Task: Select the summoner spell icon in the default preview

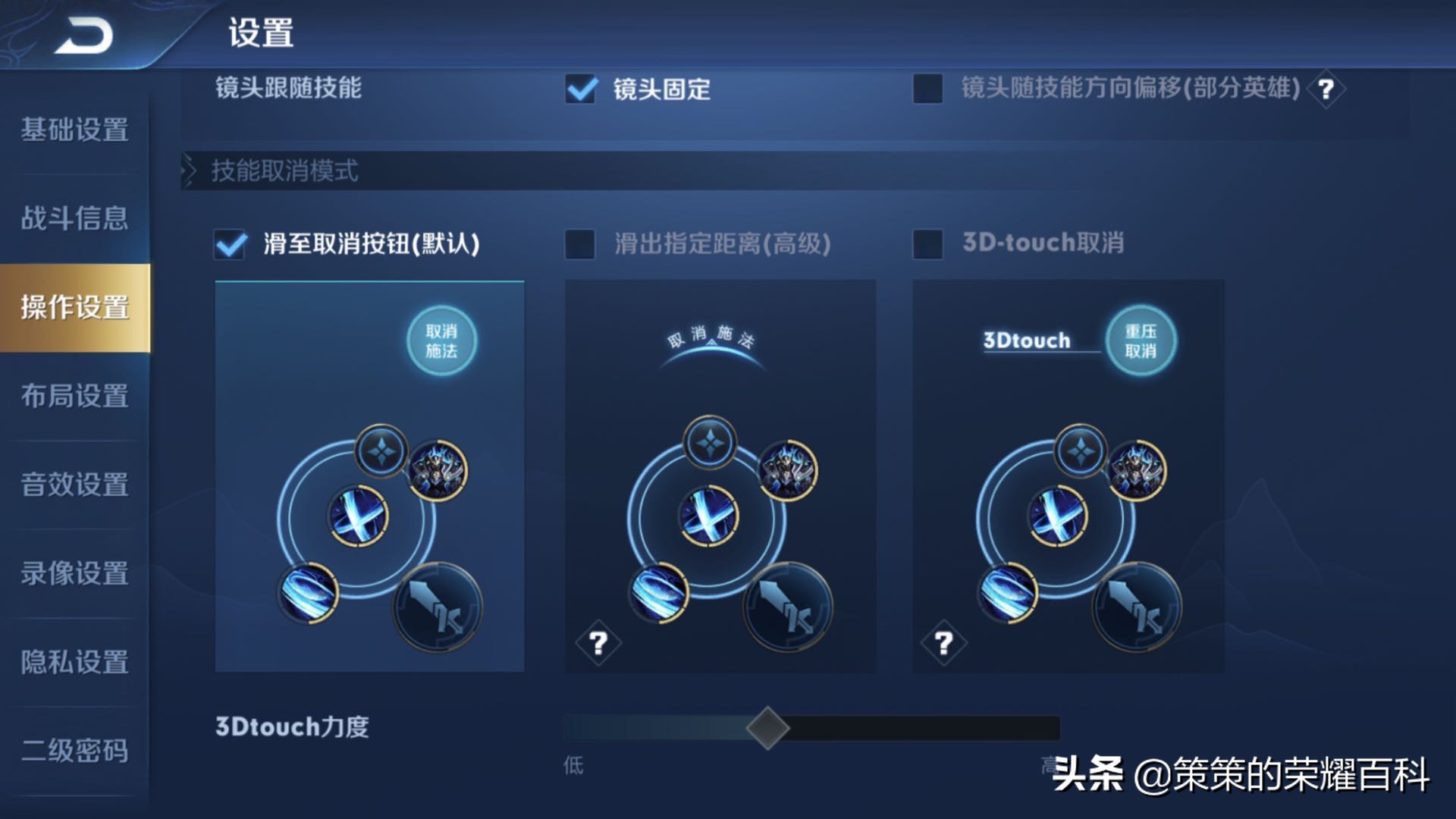Action: 383,451
